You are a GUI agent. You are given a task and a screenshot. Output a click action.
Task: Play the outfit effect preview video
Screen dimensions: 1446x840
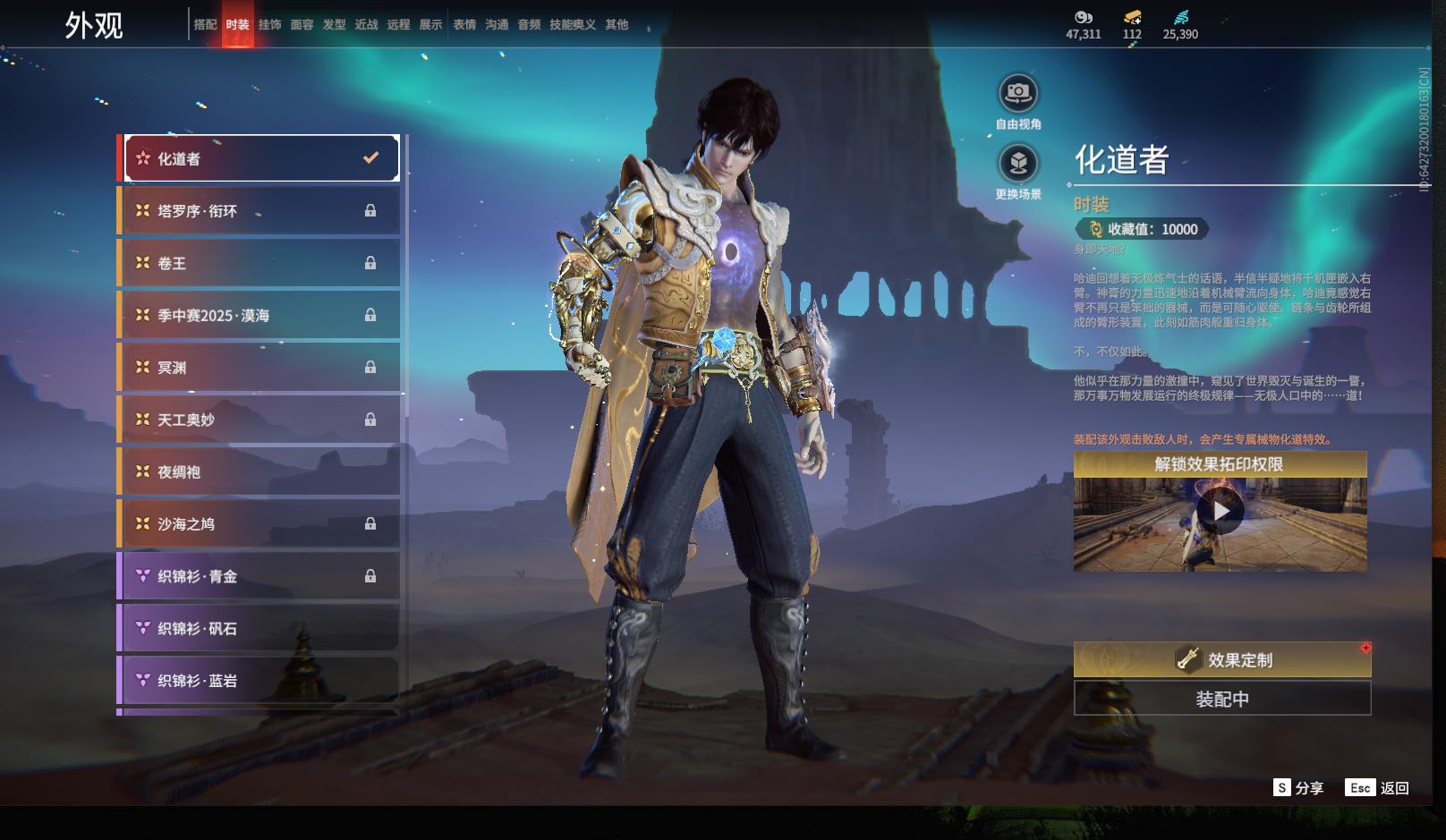coord(1221,512)
